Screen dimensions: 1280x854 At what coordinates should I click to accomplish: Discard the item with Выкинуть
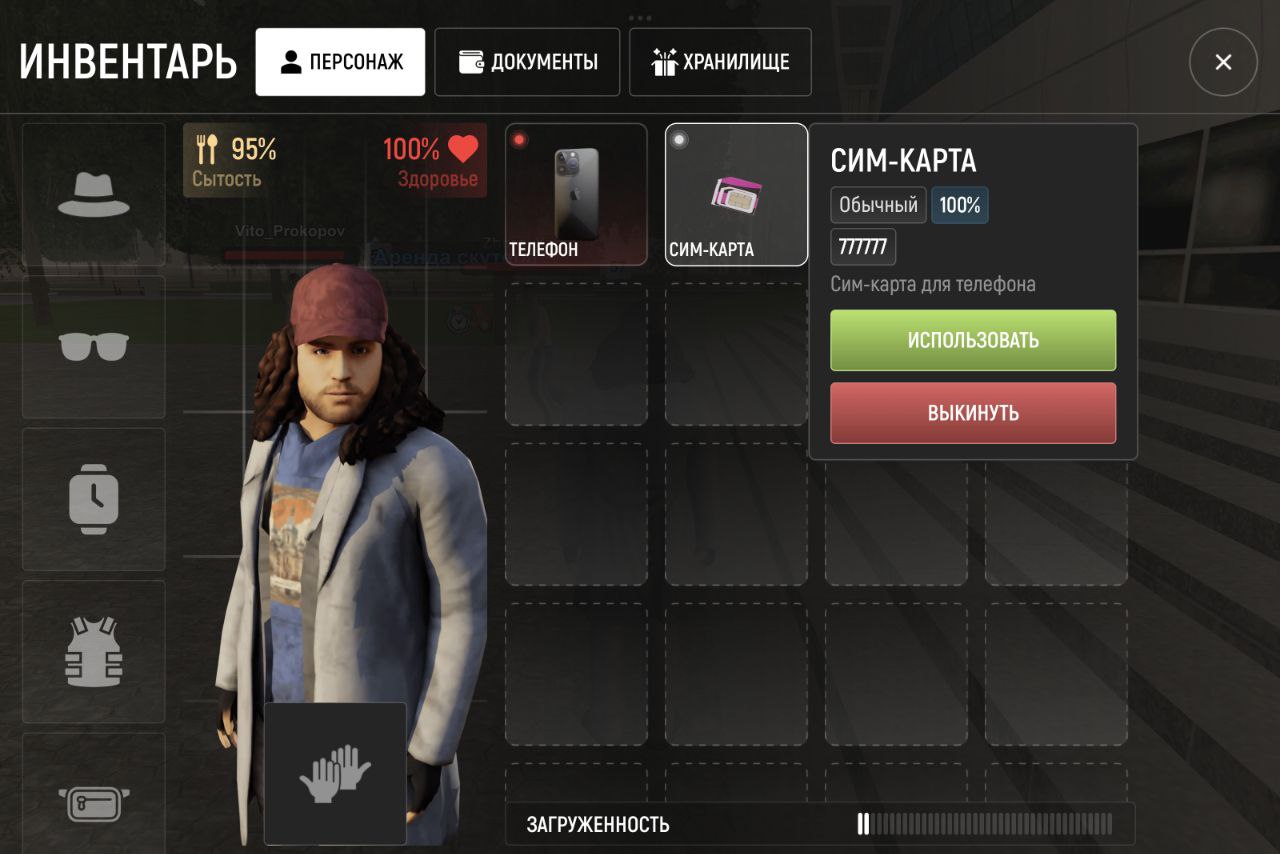[973, 413]
